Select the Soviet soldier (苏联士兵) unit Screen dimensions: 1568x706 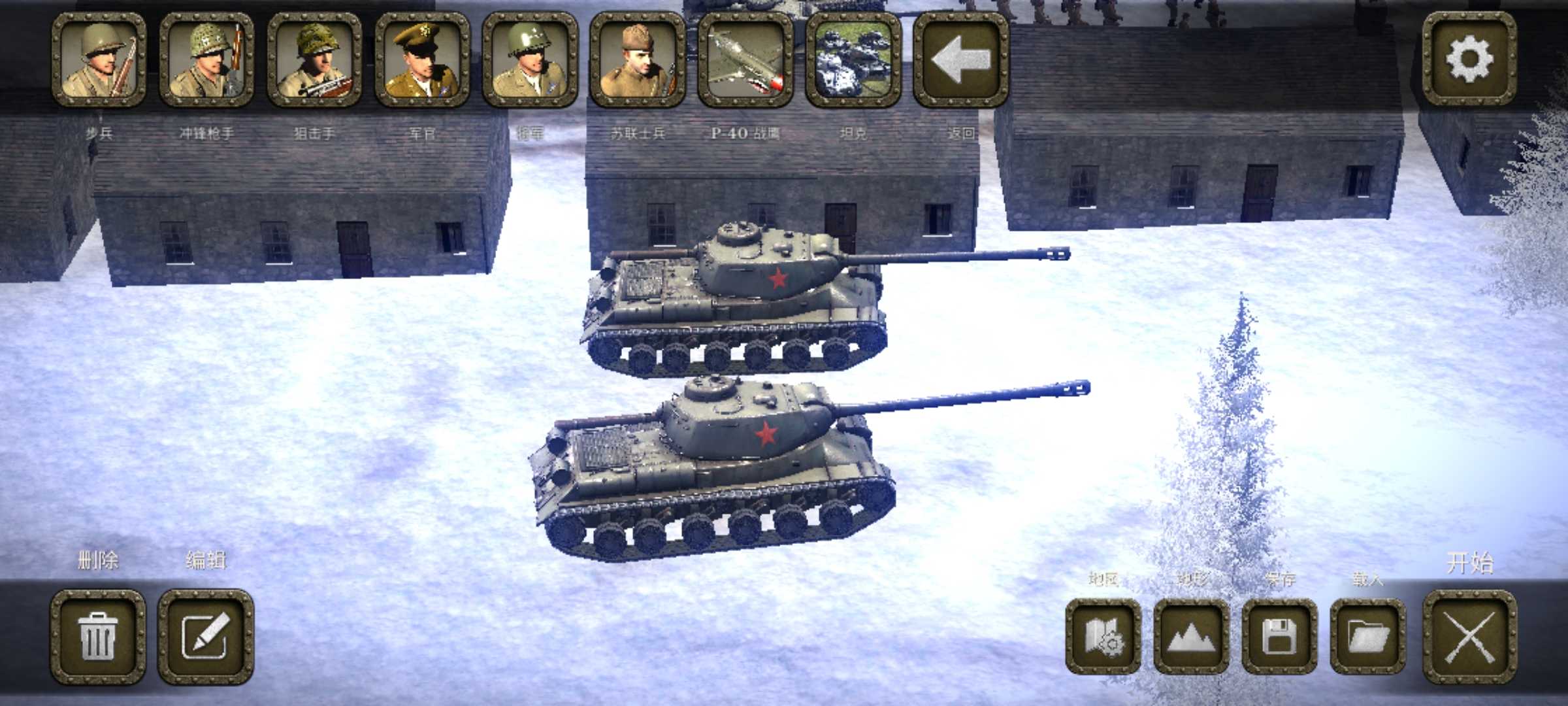638,59
